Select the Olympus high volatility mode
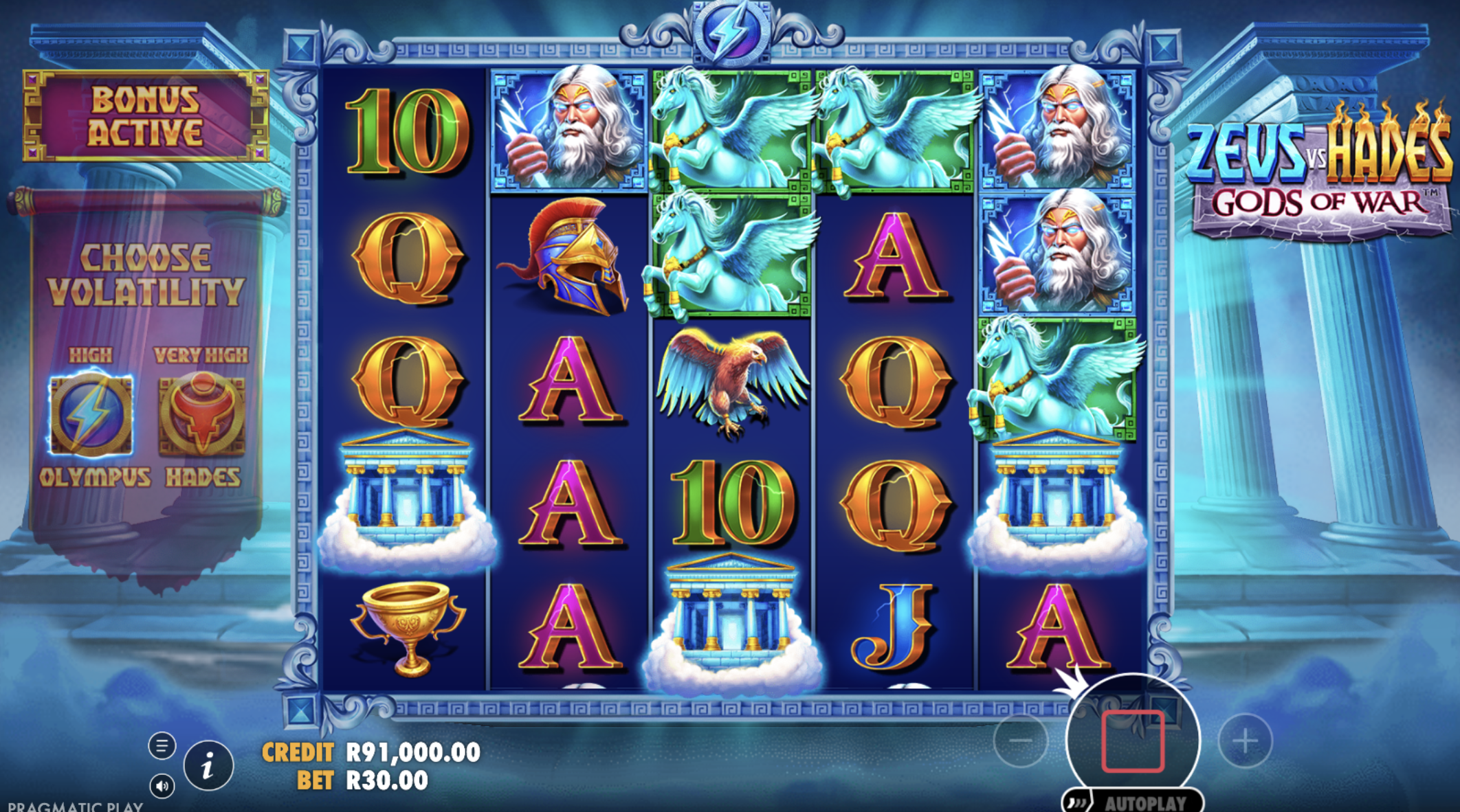 91,414
